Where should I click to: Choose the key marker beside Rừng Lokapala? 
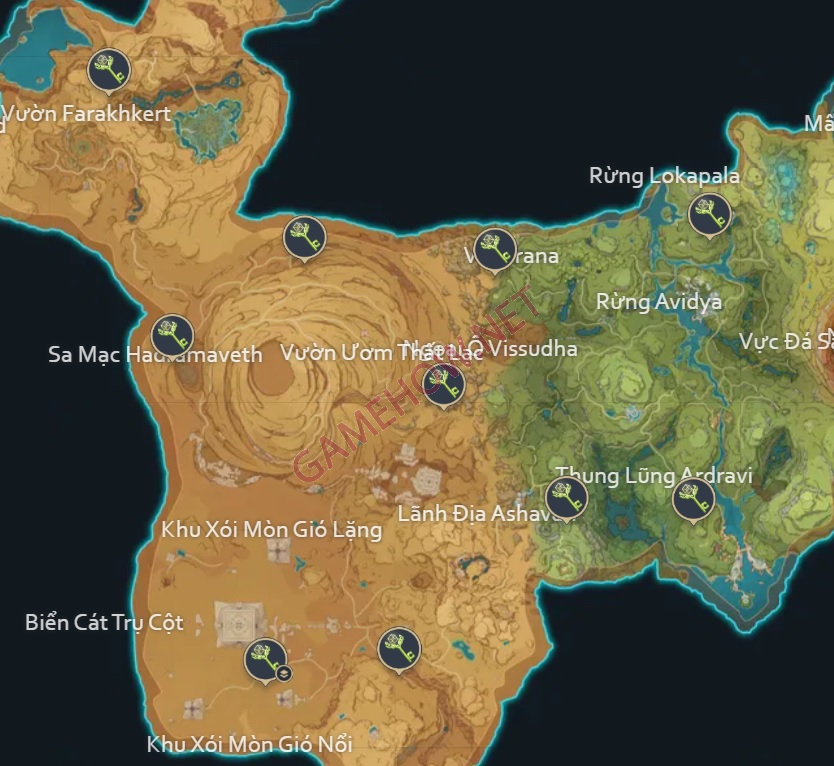tap(710, 215)
